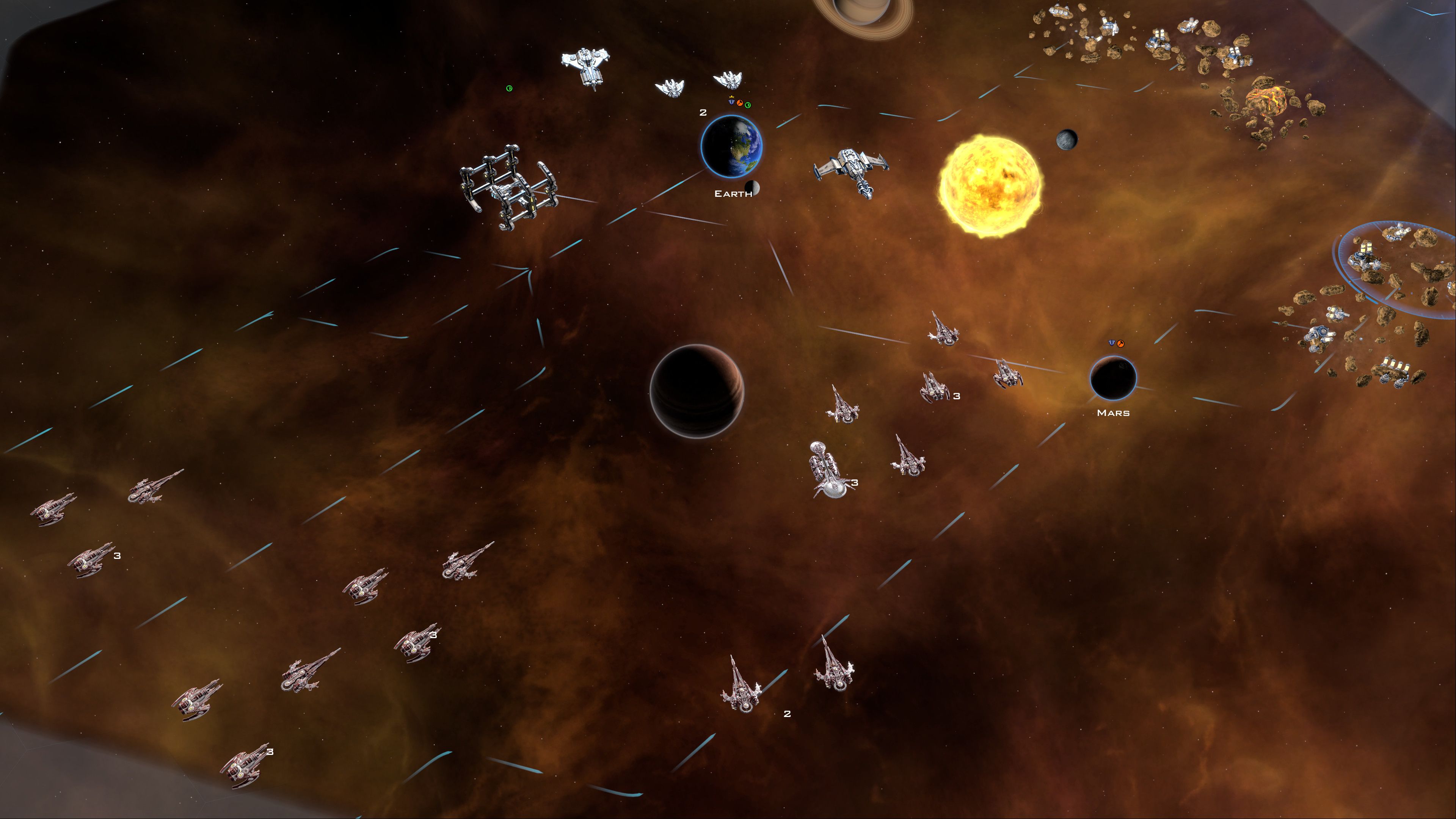Viewport: 1456px width, 819px height.
Task: Select the Mars planet name label
Action: pos(1113,413)
